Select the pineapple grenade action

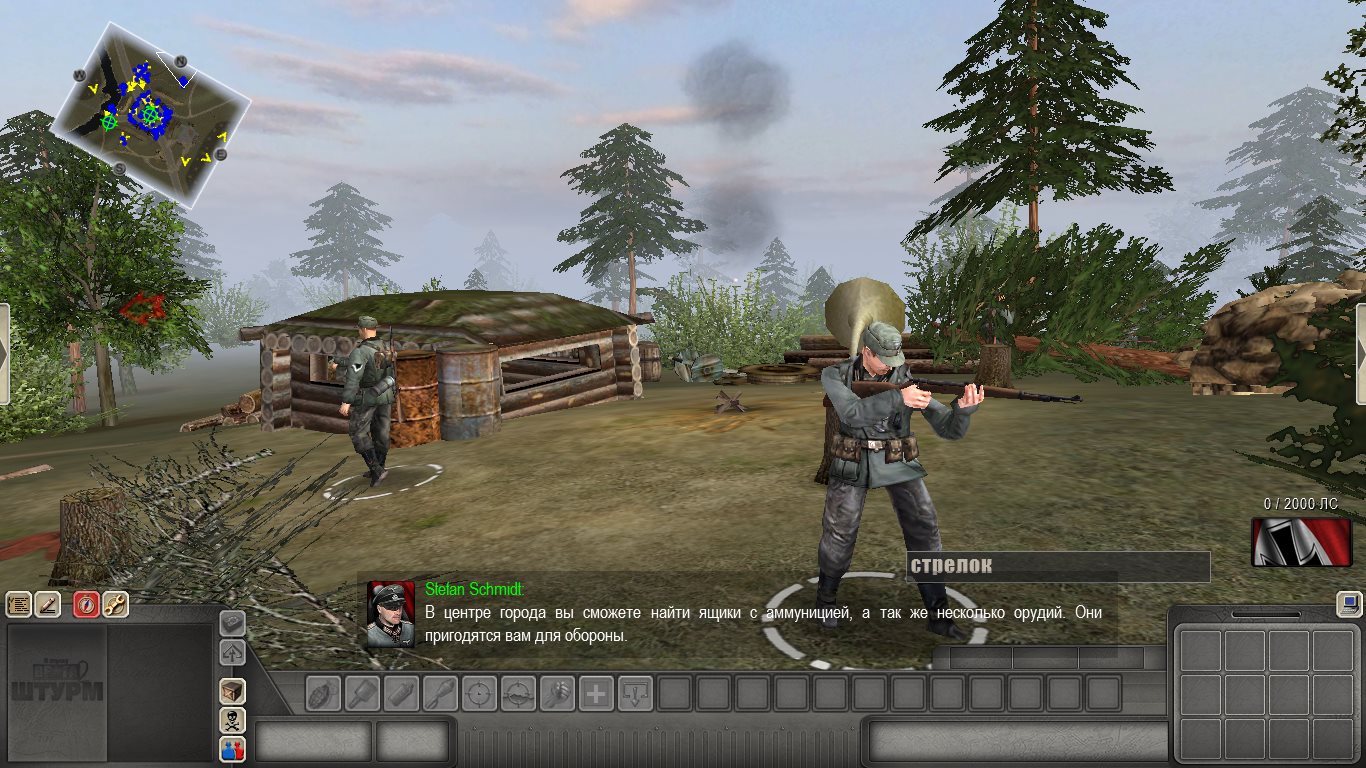pos(323,693)
